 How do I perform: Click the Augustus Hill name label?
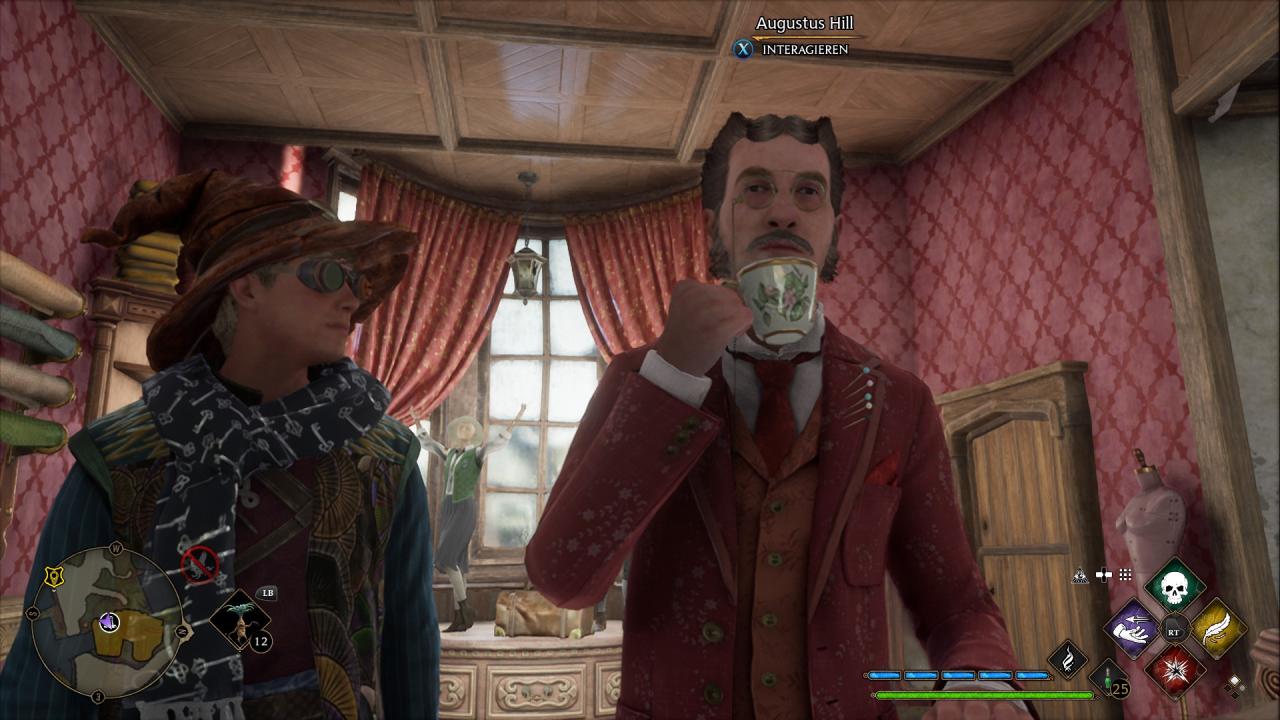pos(804,23)
